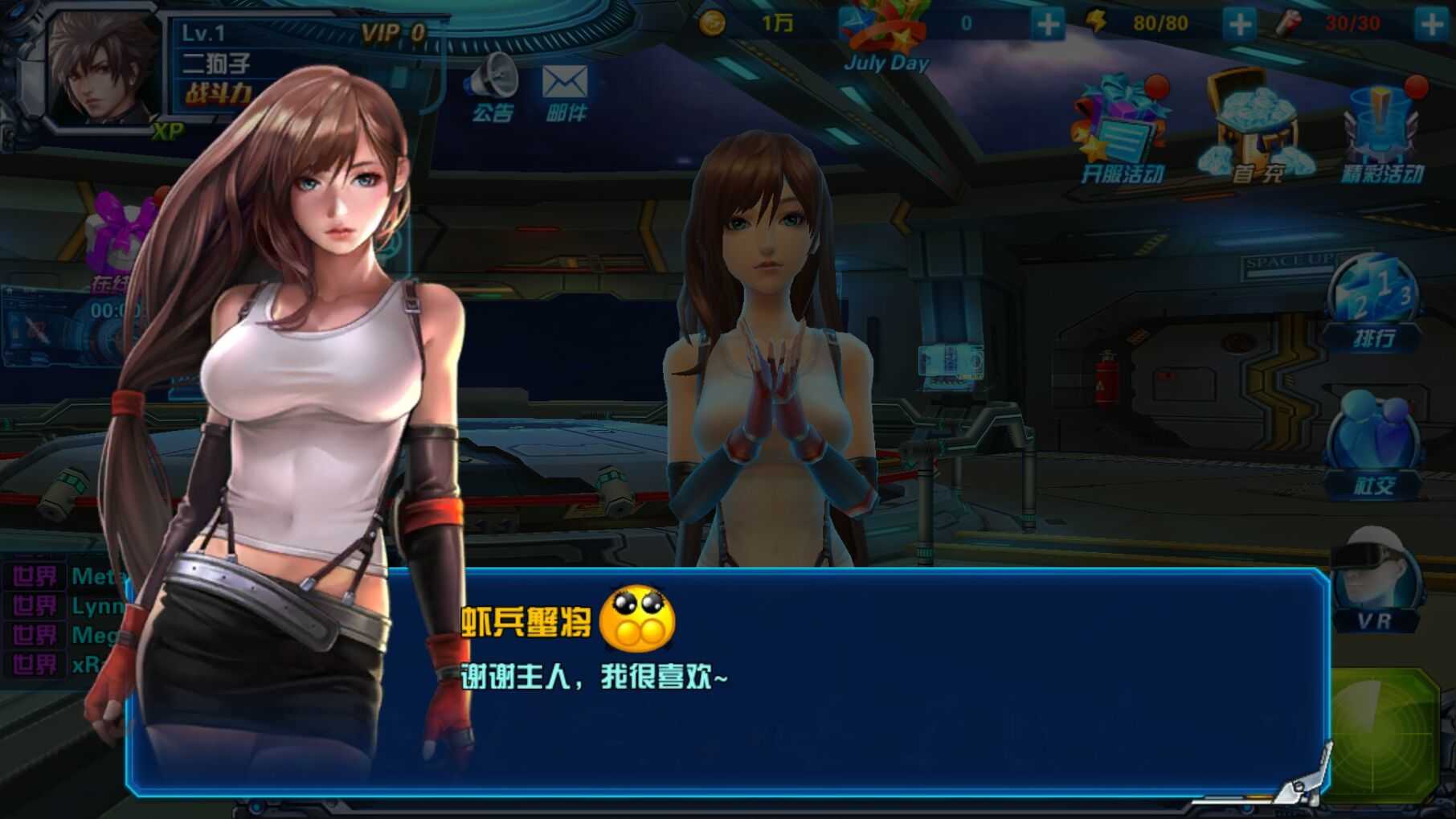The height and width of the screenshot is (819, 1456).
Task: Check the VIP 0 status label
Action: pos(392,33)
